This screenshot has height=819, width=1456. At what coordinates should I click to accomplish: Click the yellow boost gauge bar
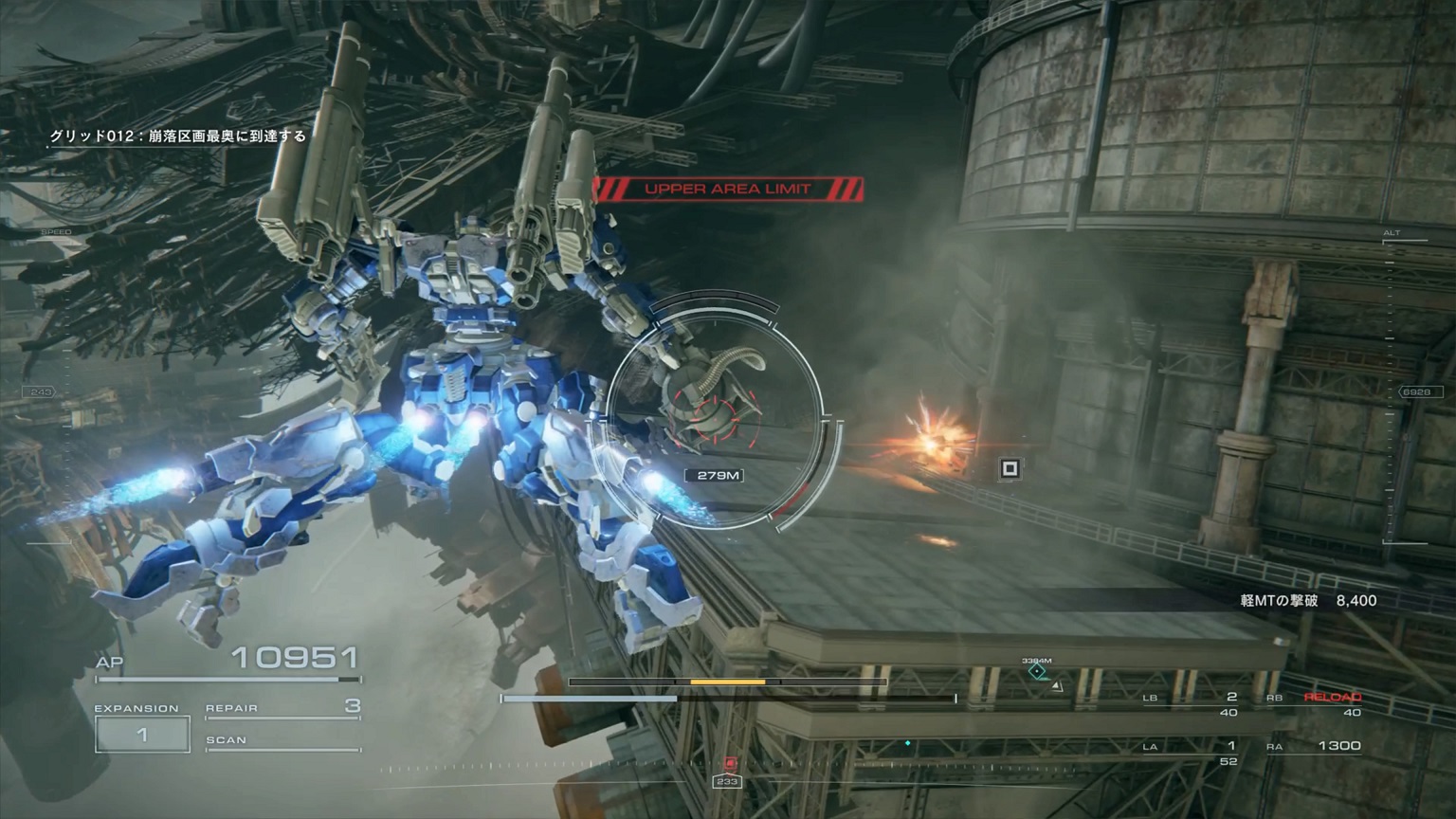point(728,682)
